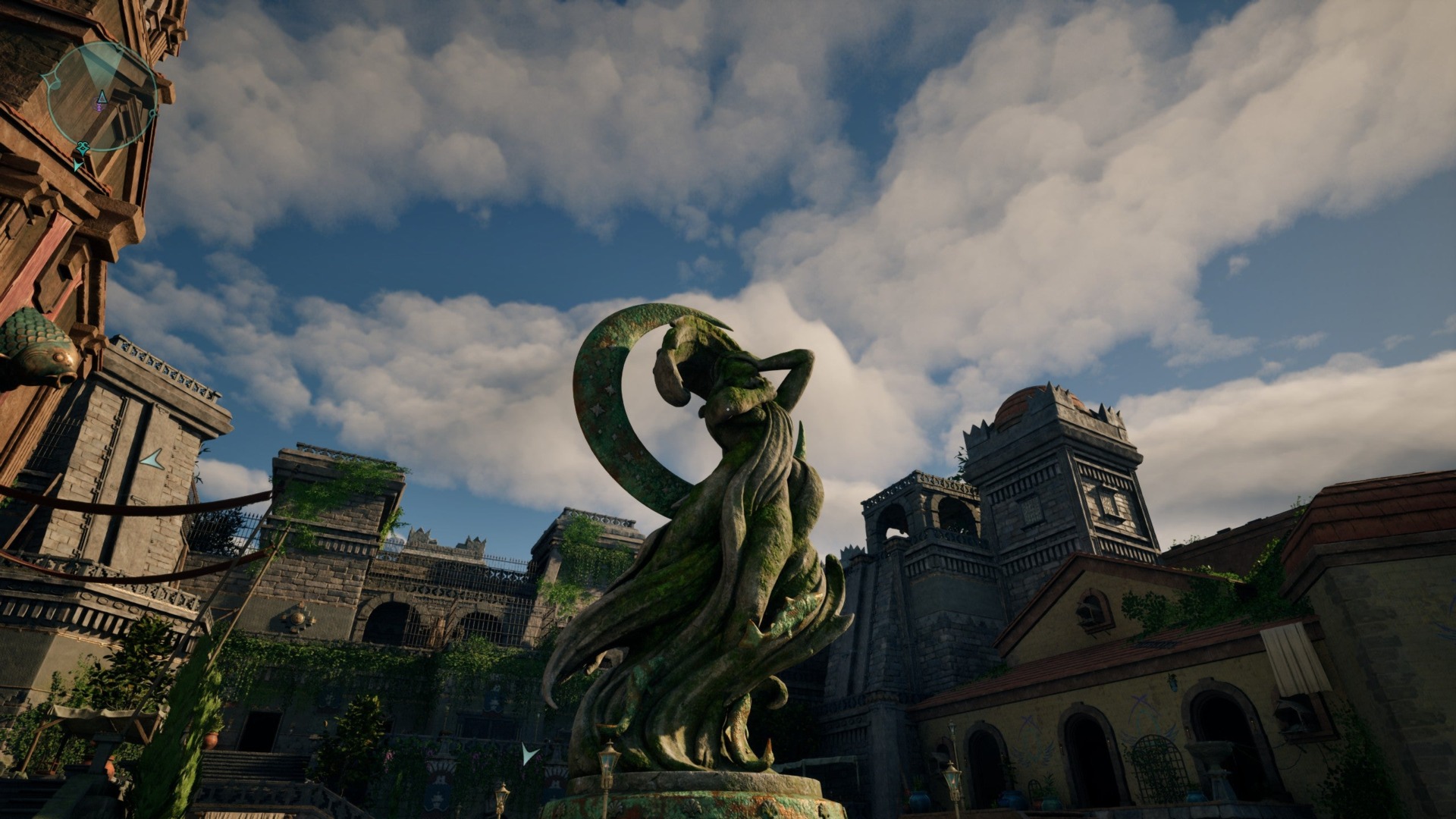Click the small marker on the minimap's right edge
The width and height of the screenshot is (1456, 819).
pyautogui.click(x=153, y=114)
